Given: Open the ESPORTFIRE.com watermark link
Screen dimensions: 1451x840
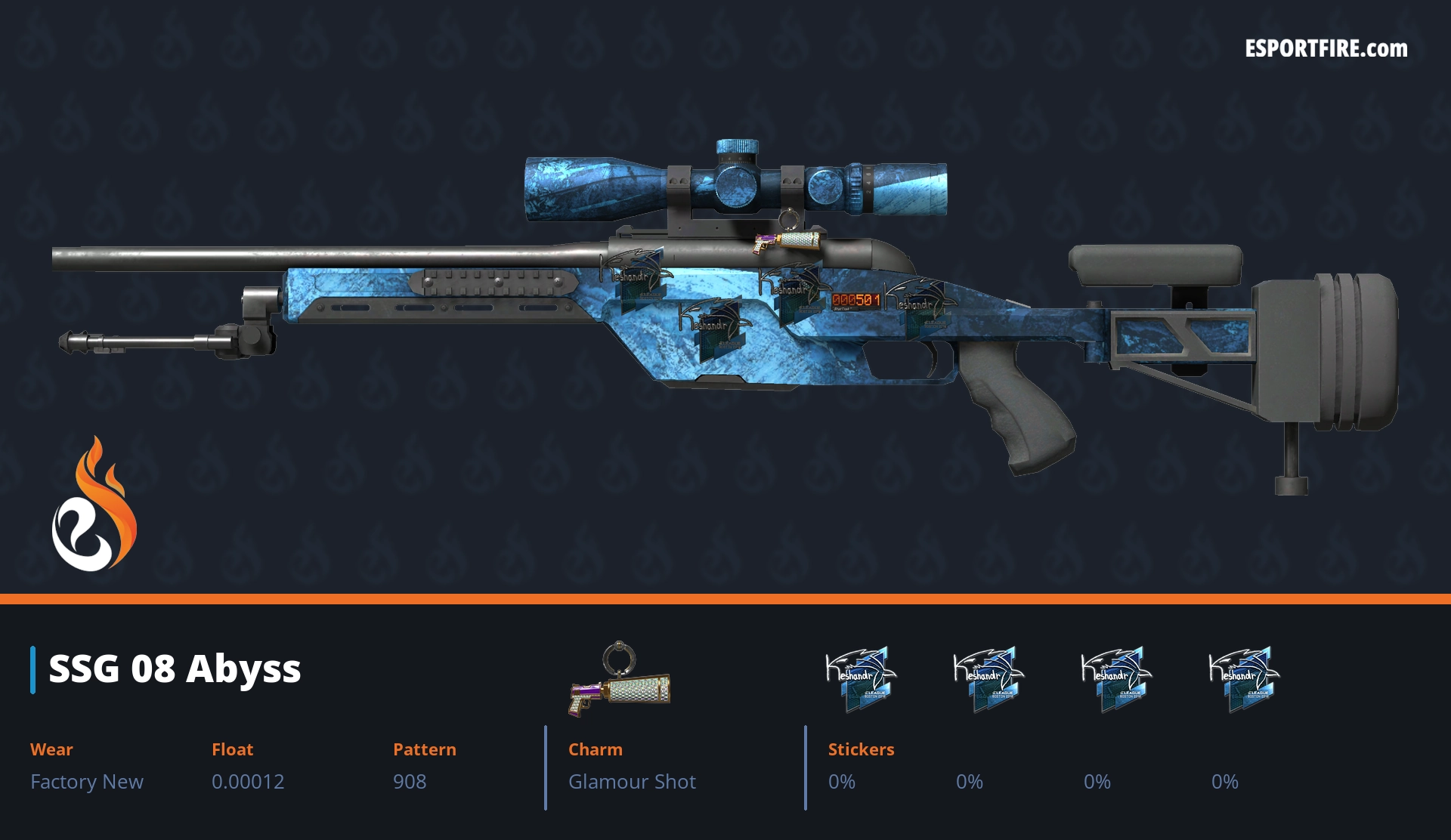Looking at the screenshot, I should (1326, 49).
